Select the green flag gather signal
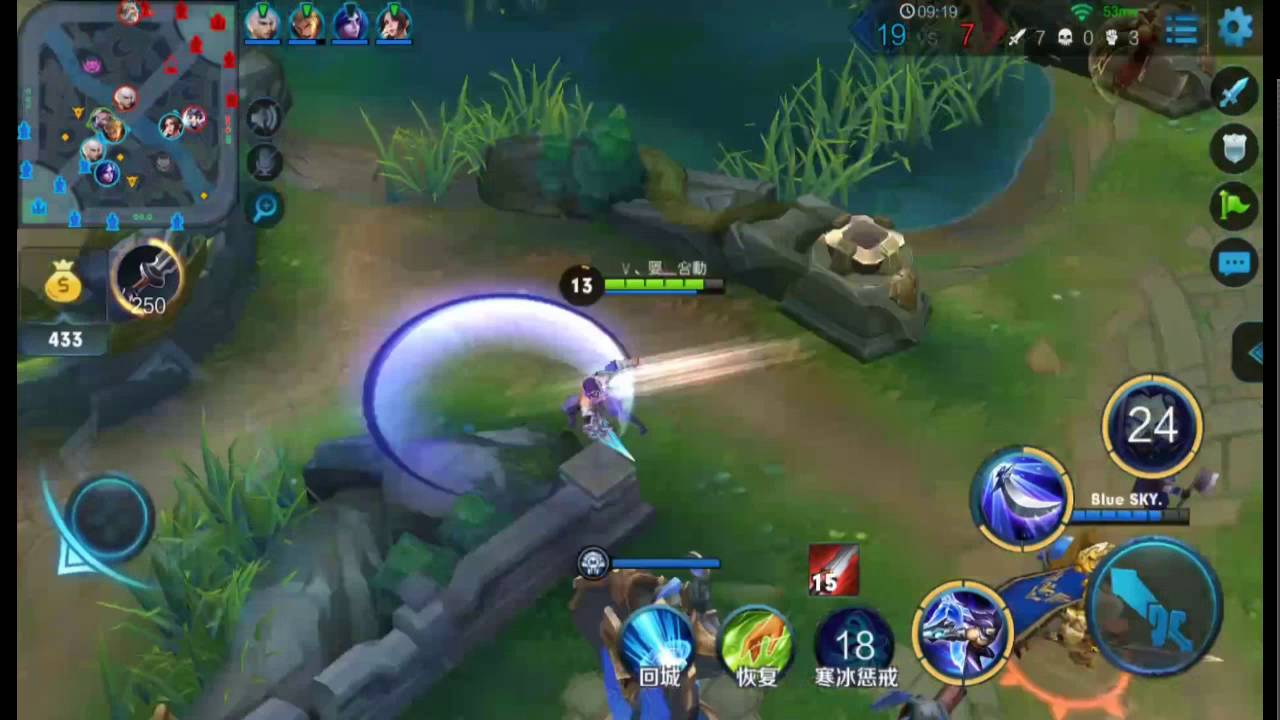This screenshot has width=1280, height=720. 1234,206
